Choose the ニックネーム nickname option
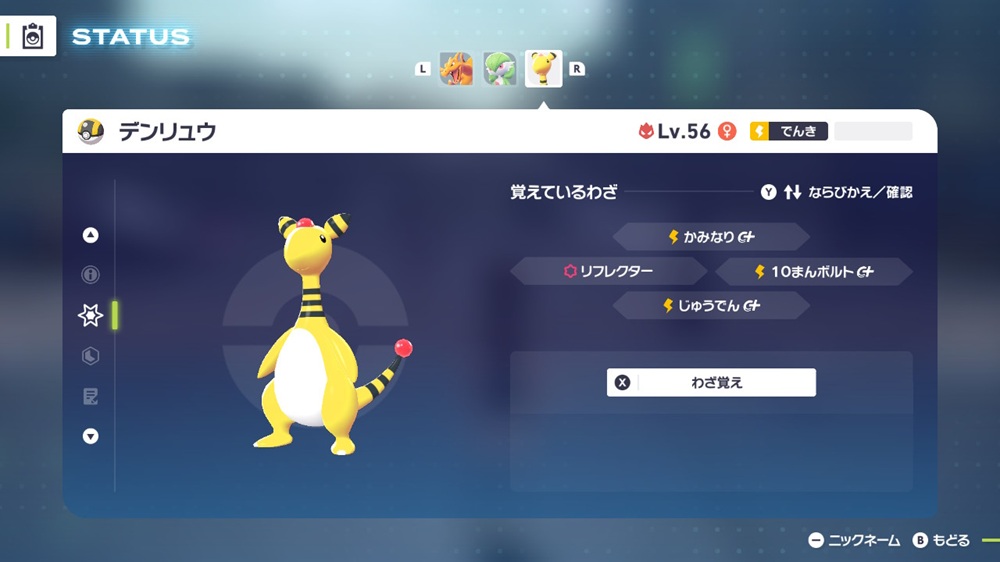 click(855, 540)
